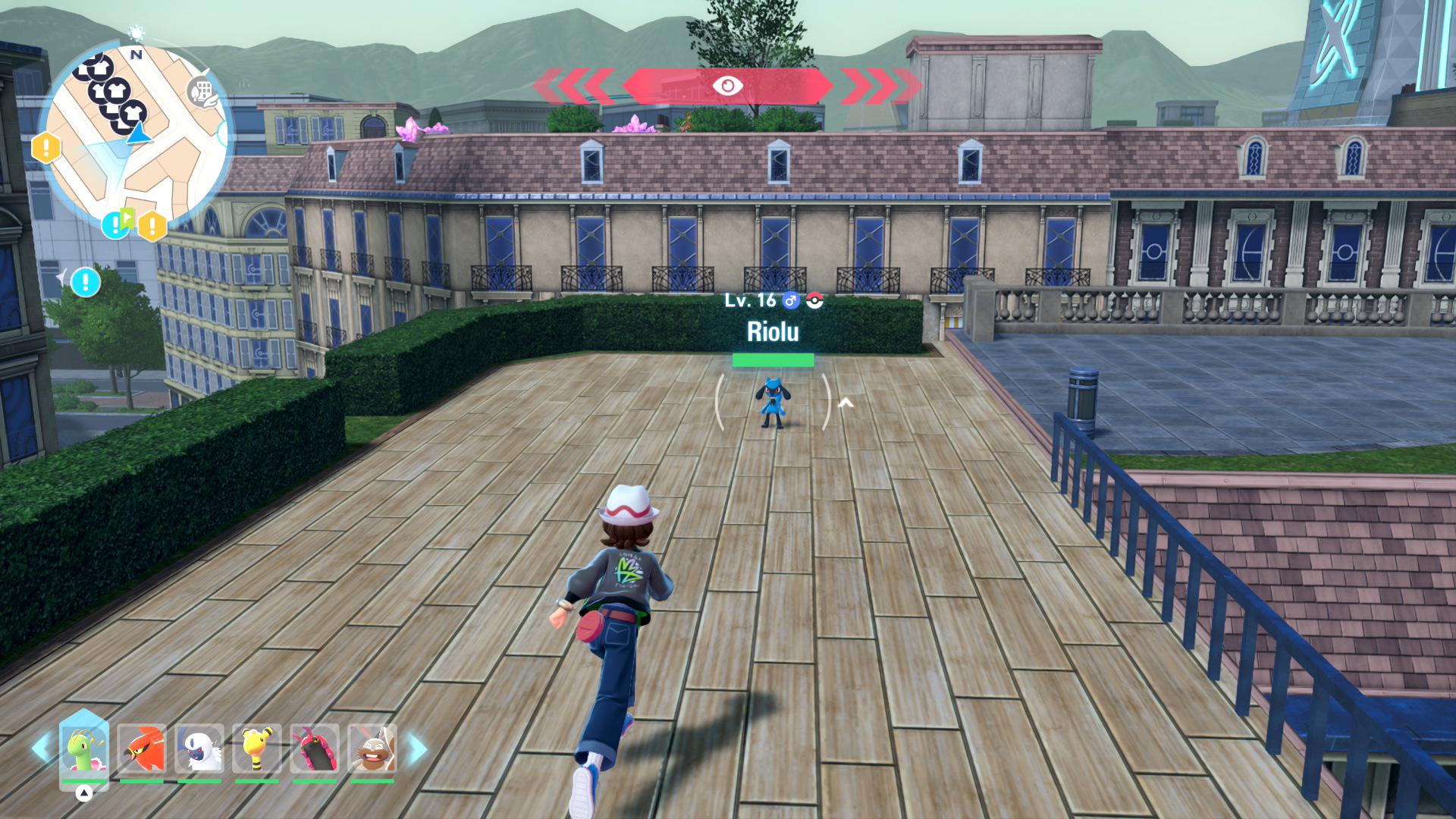Click the party bar's left arrow
Image resolution: width=1456 pixels, height=819 pixels.
click(41, 748)
